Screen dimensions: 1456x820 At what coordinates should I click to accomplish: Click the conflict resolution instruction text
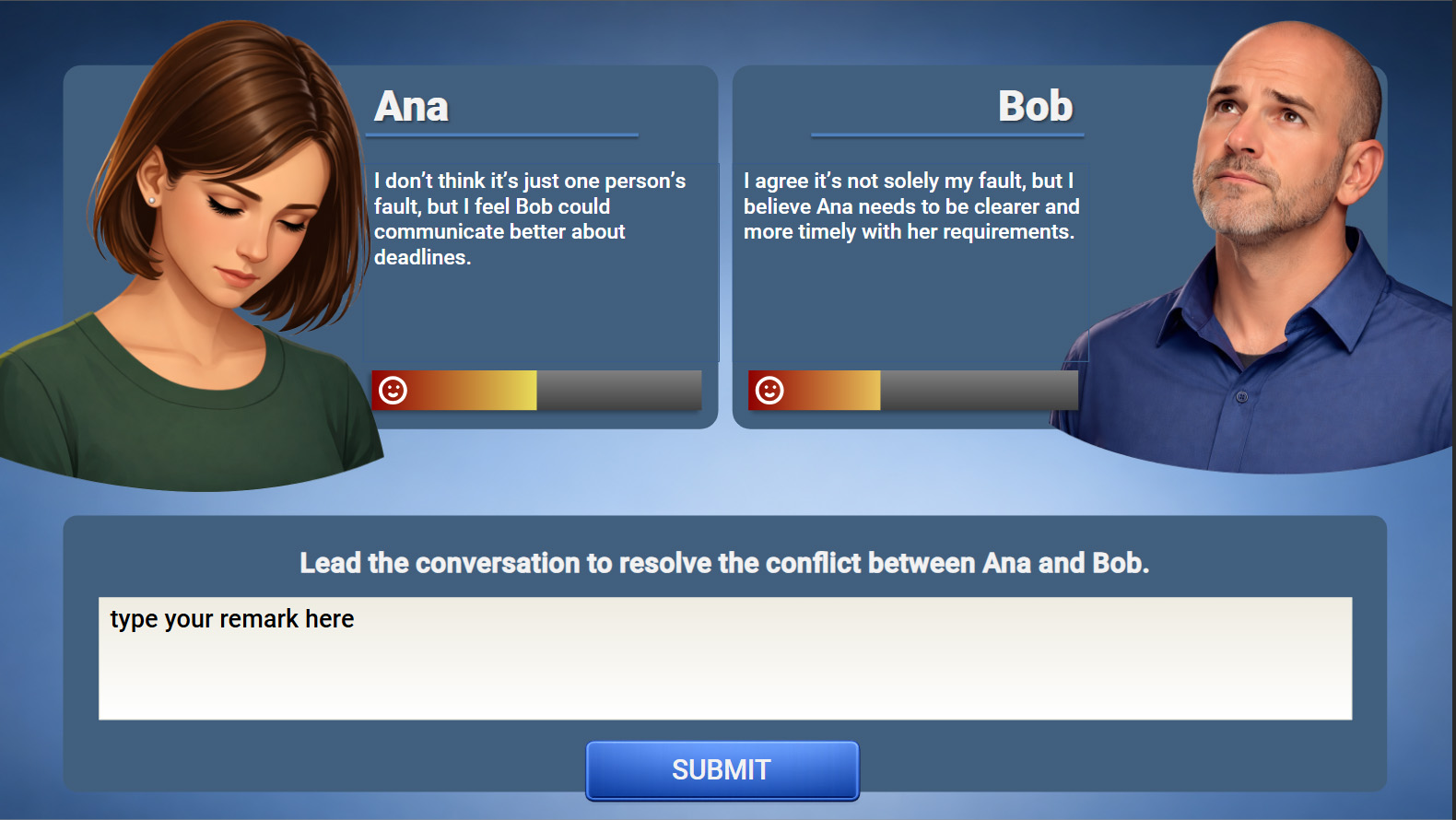click(x=723, y=562)
